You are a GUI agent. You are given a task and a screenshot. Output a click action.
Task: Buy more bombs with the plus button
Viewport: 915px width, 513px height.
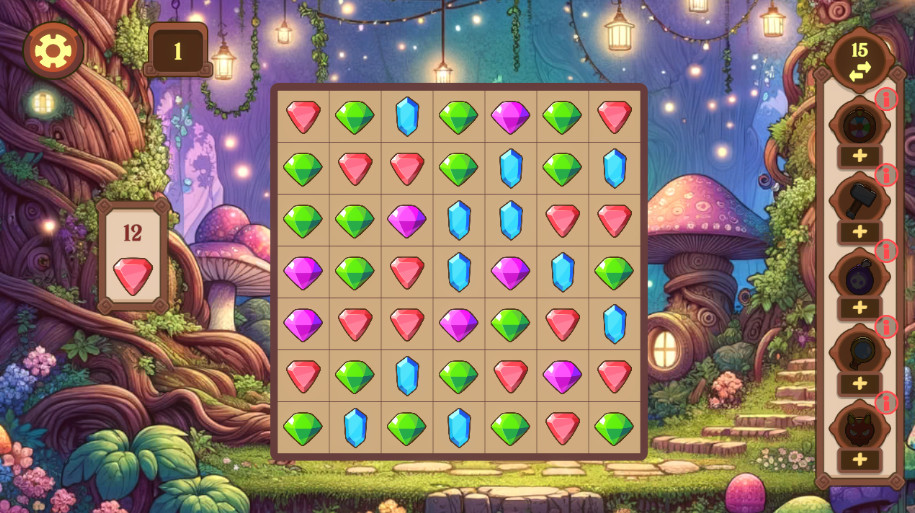pos(859,308)
